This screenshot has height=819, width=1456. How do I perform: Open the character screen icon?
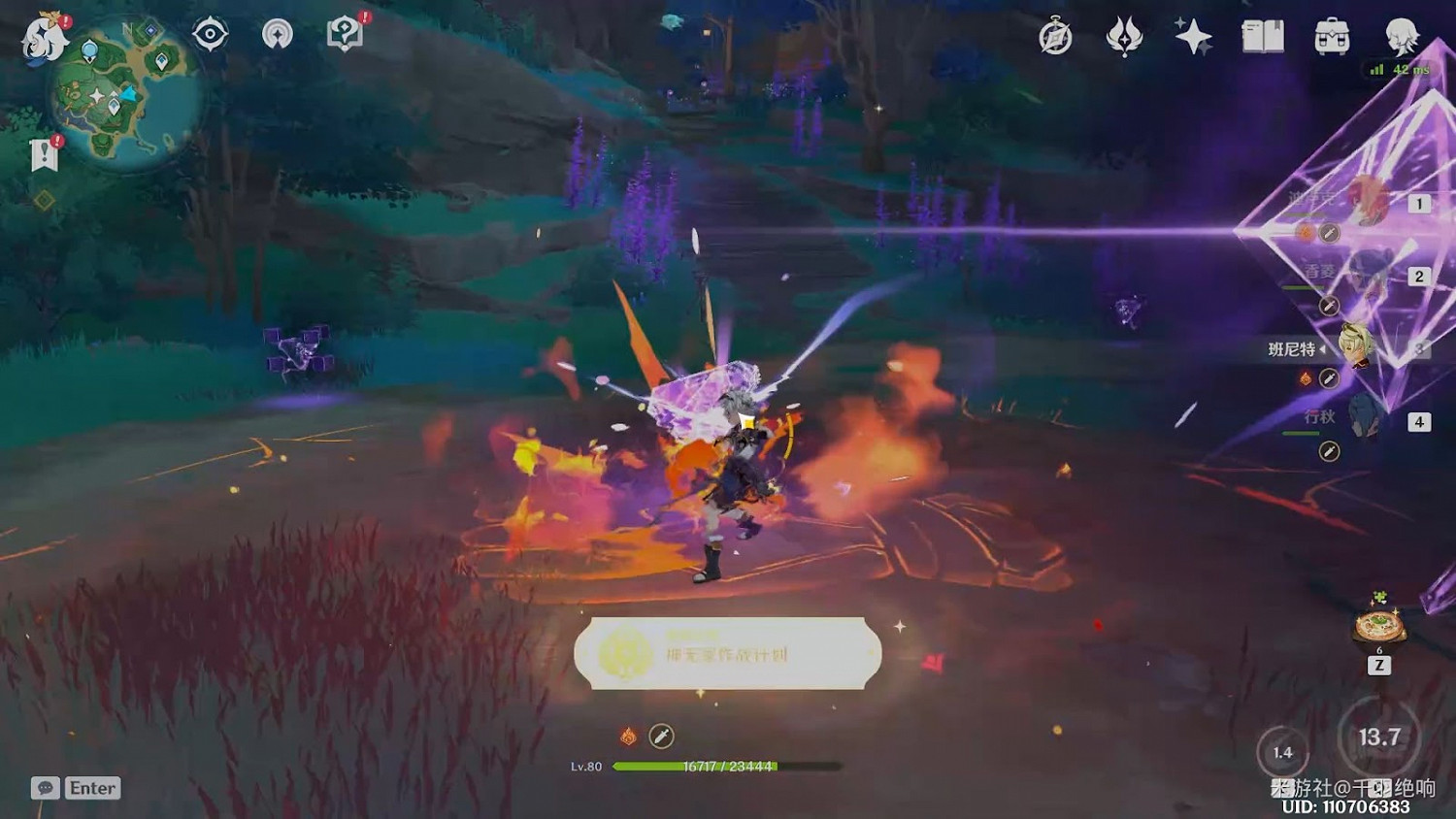(1398, 37)
